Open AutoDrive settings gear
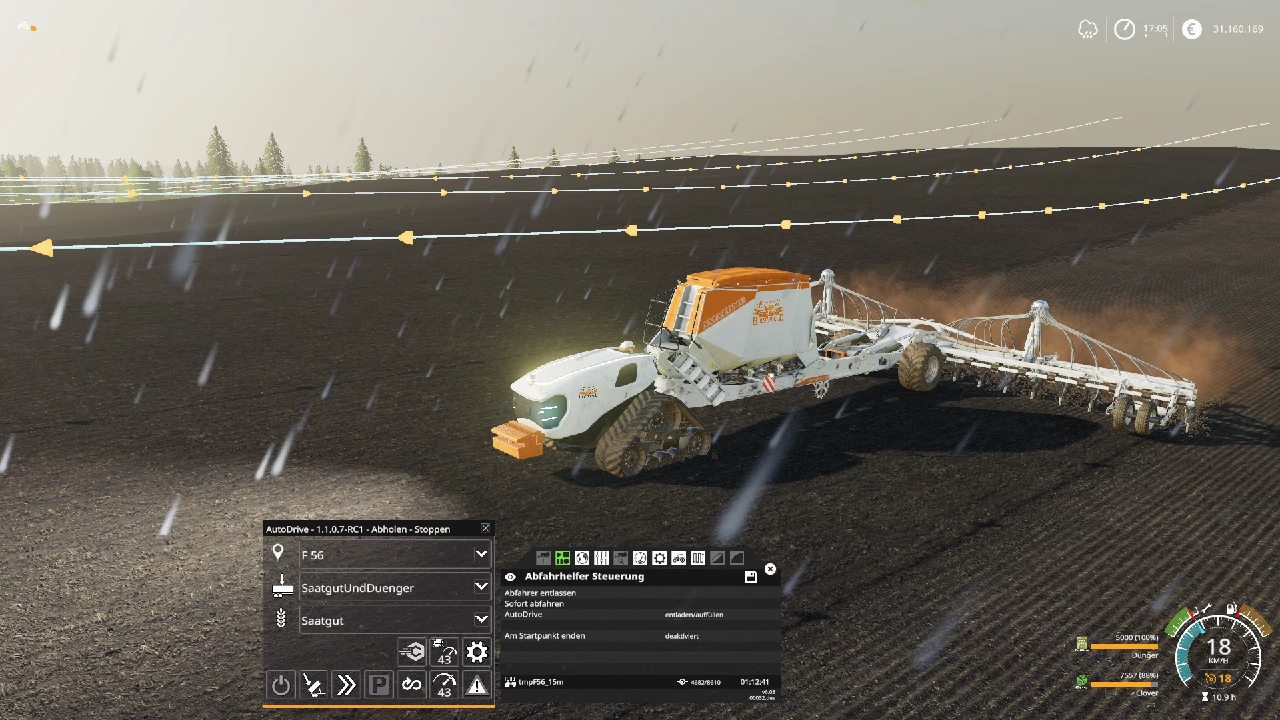This screenshot has height=720, width=1280. tap(477, 652)
